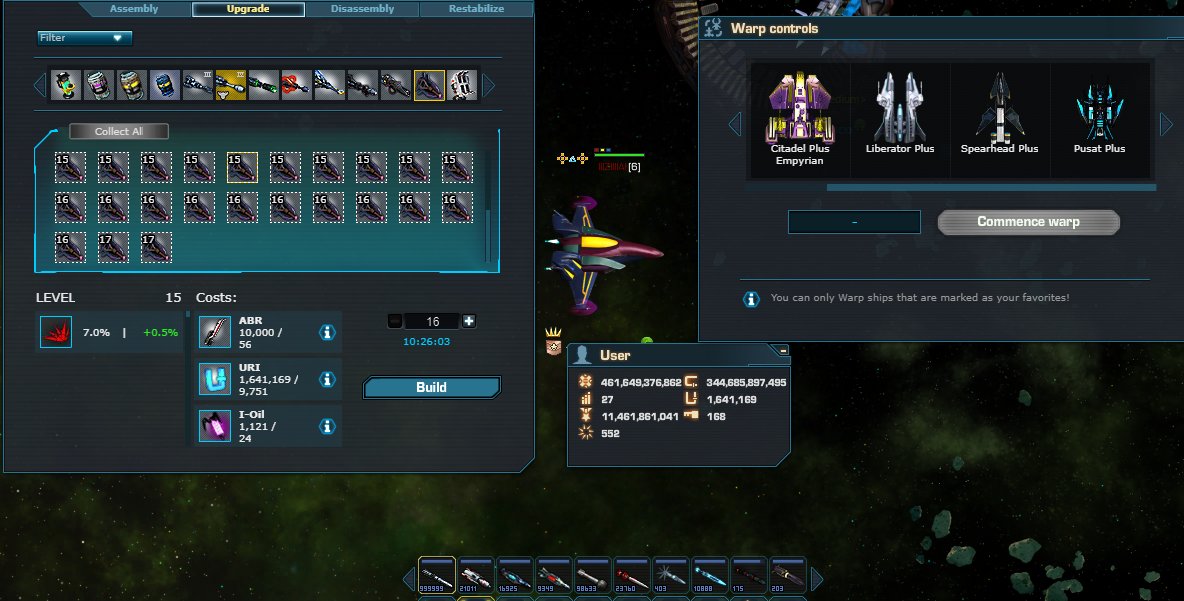The height and width of the screenshot is (601, 1184).
Task: Click the Build button
Action: pos(431,387)
